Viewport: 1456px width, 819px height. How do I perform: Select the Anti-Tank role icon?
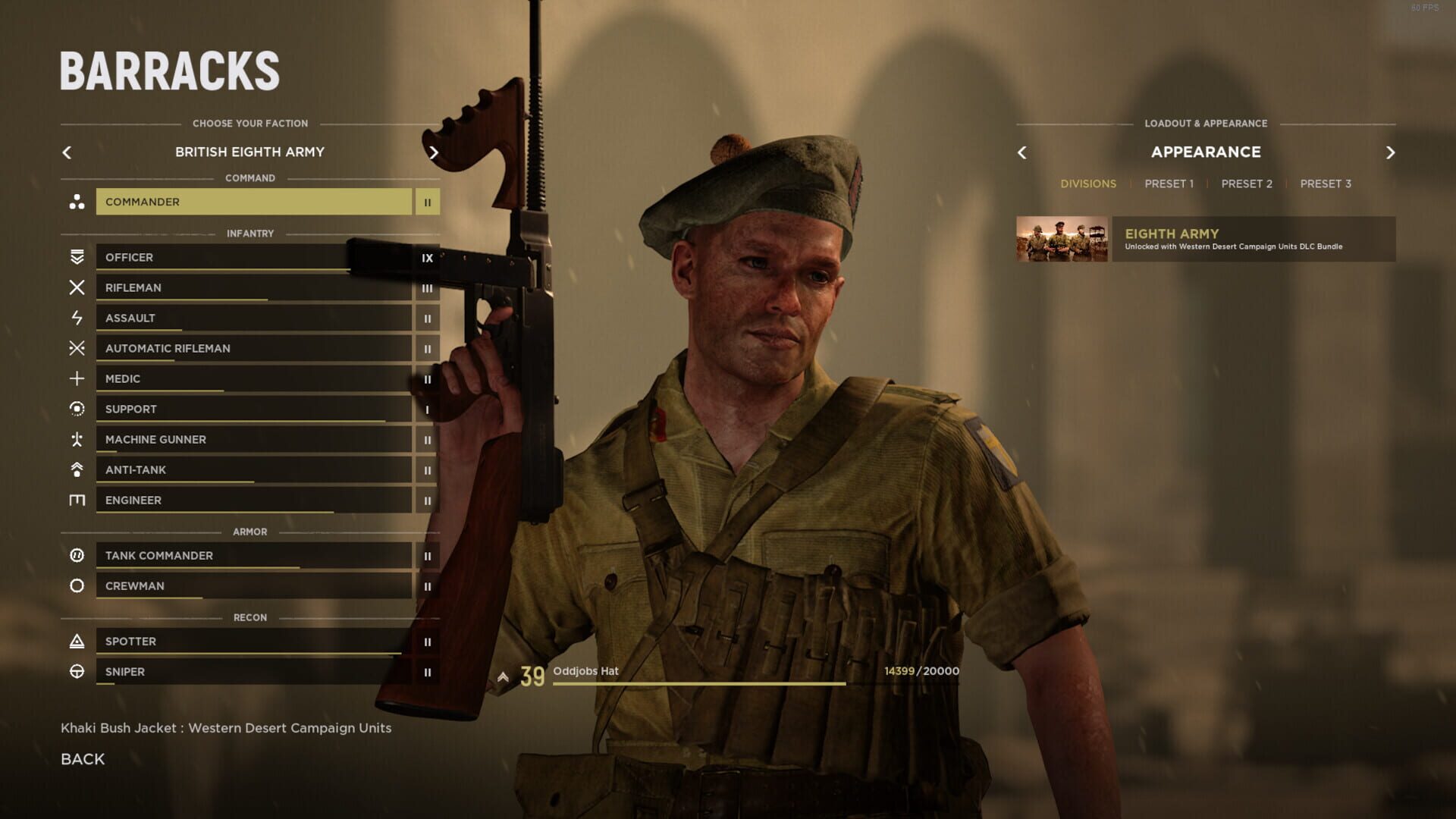76,469
